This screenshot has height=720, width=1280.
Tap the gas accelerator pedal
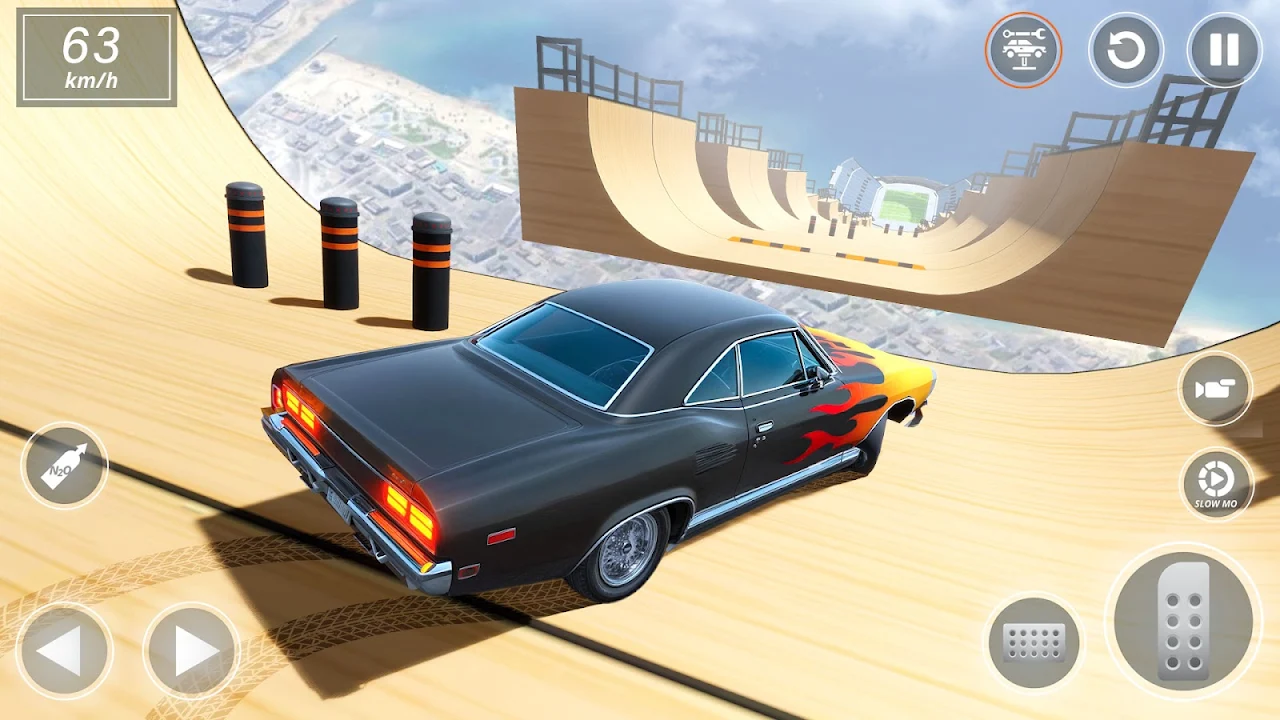point(1183,620)
